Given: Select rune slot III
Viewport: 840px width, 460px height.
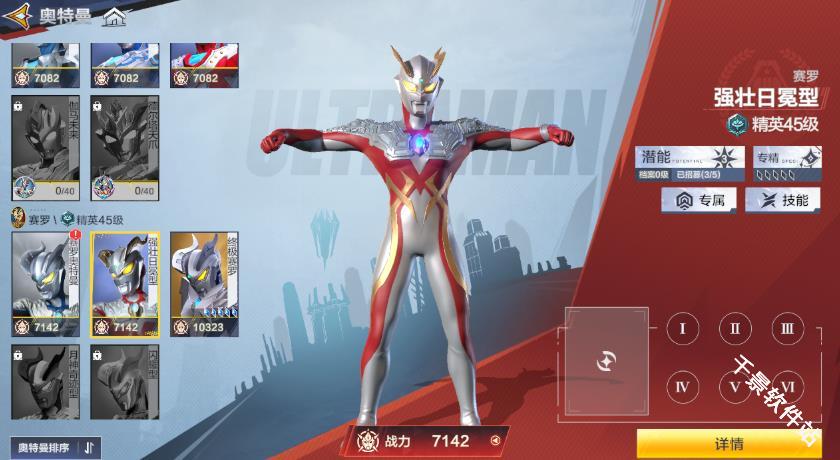Looking at the screenshot, I should click(786, 328).
